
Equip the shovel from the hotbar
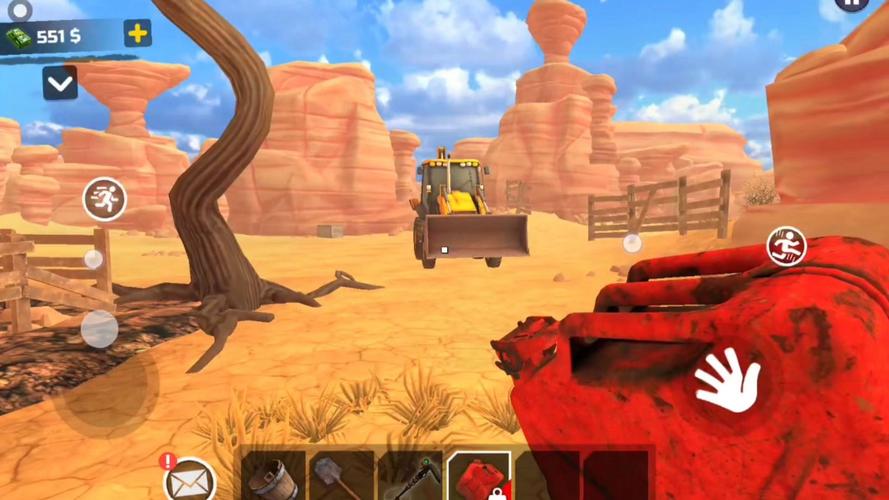click(341, 477)
